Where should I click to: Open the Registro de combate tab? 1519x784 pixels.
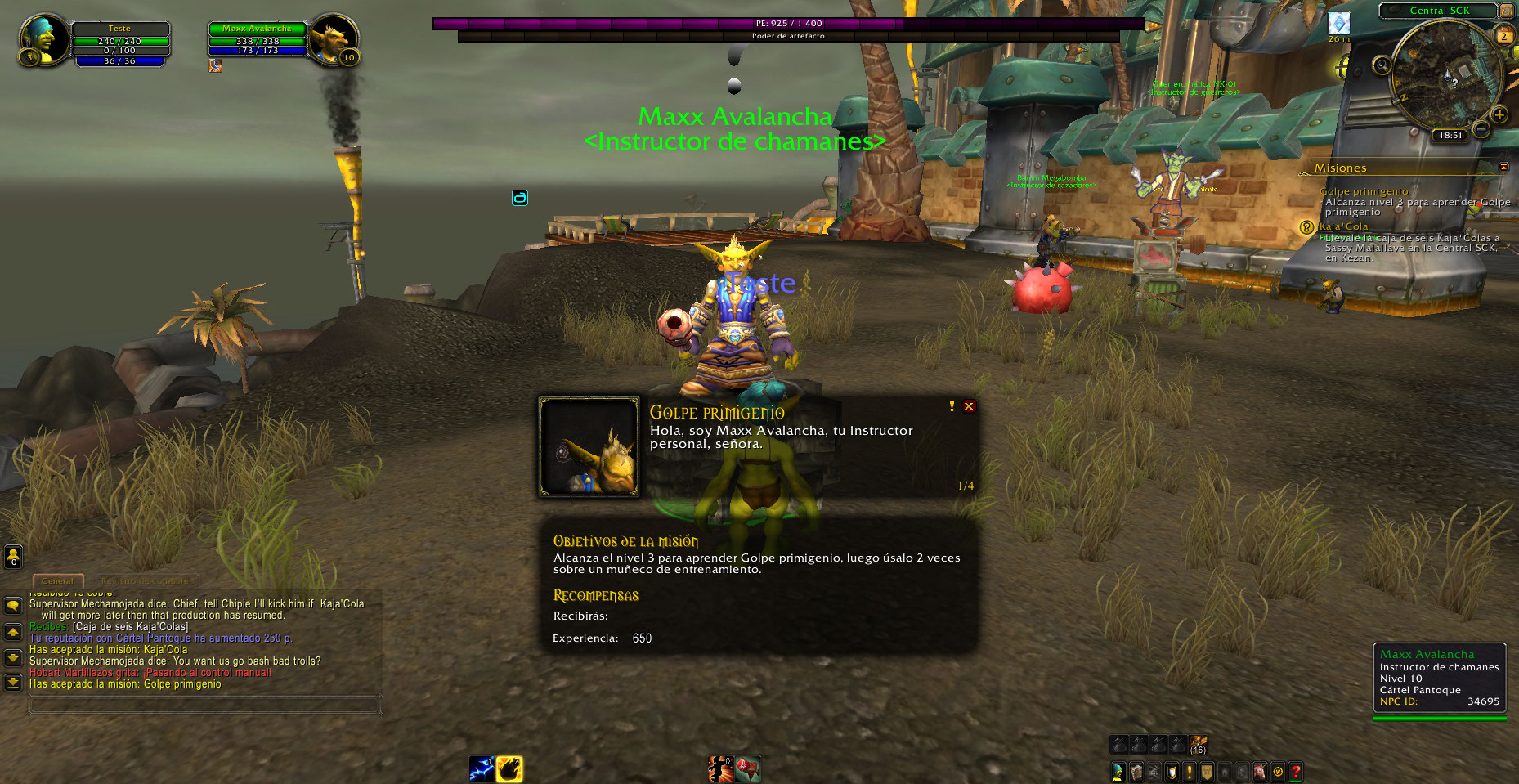(144, 581)
